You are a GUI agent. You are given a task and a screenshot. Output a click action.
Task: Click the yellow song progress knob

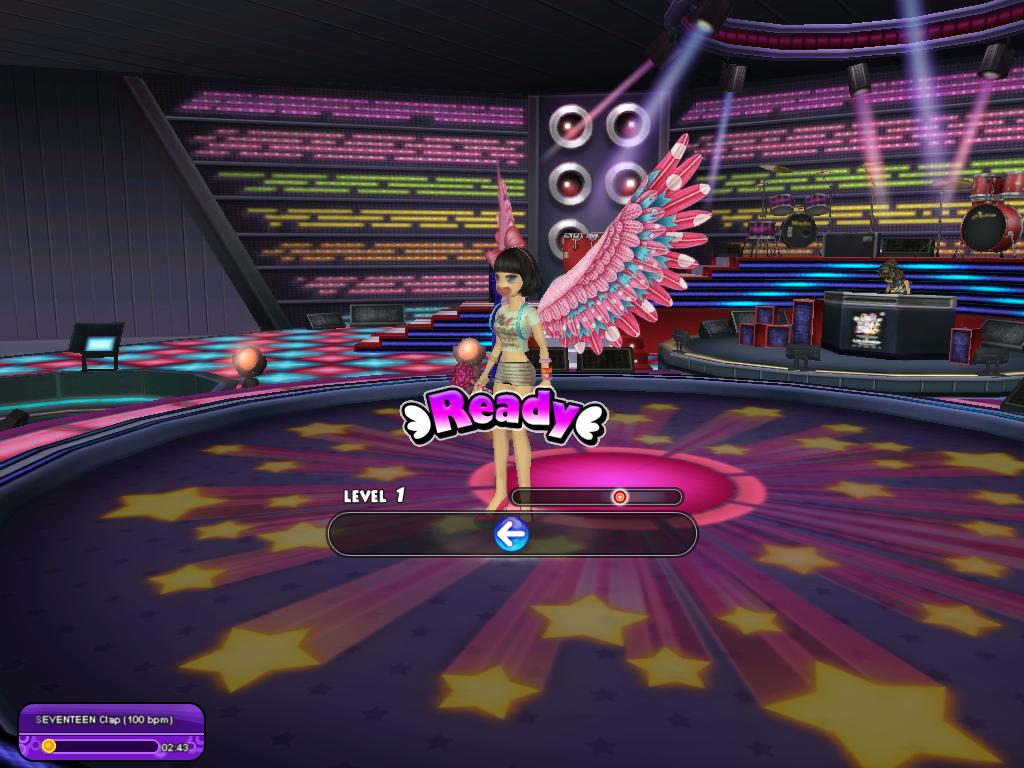[48, 745]
